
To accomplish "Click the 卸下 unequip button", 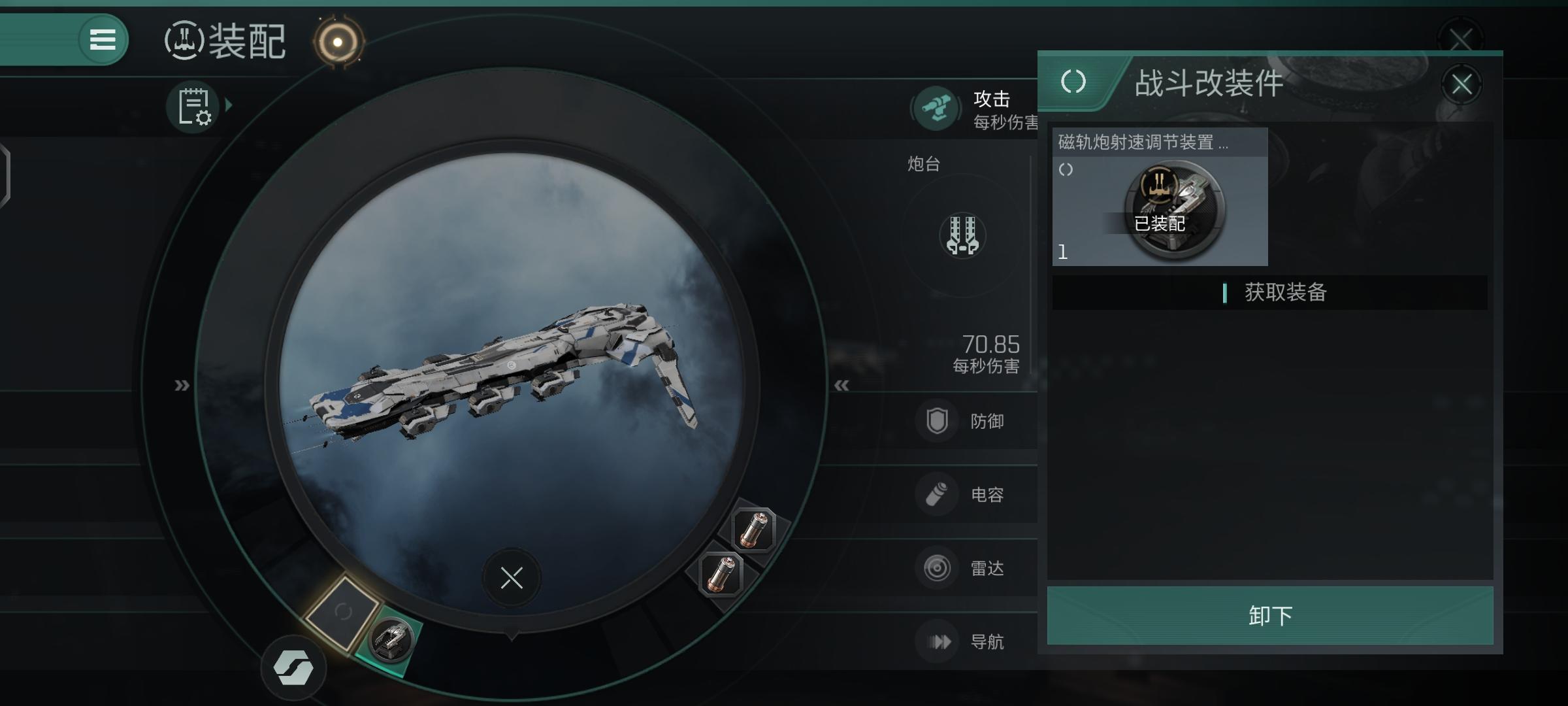I will pyautogui.click(x=1269, y=615).
